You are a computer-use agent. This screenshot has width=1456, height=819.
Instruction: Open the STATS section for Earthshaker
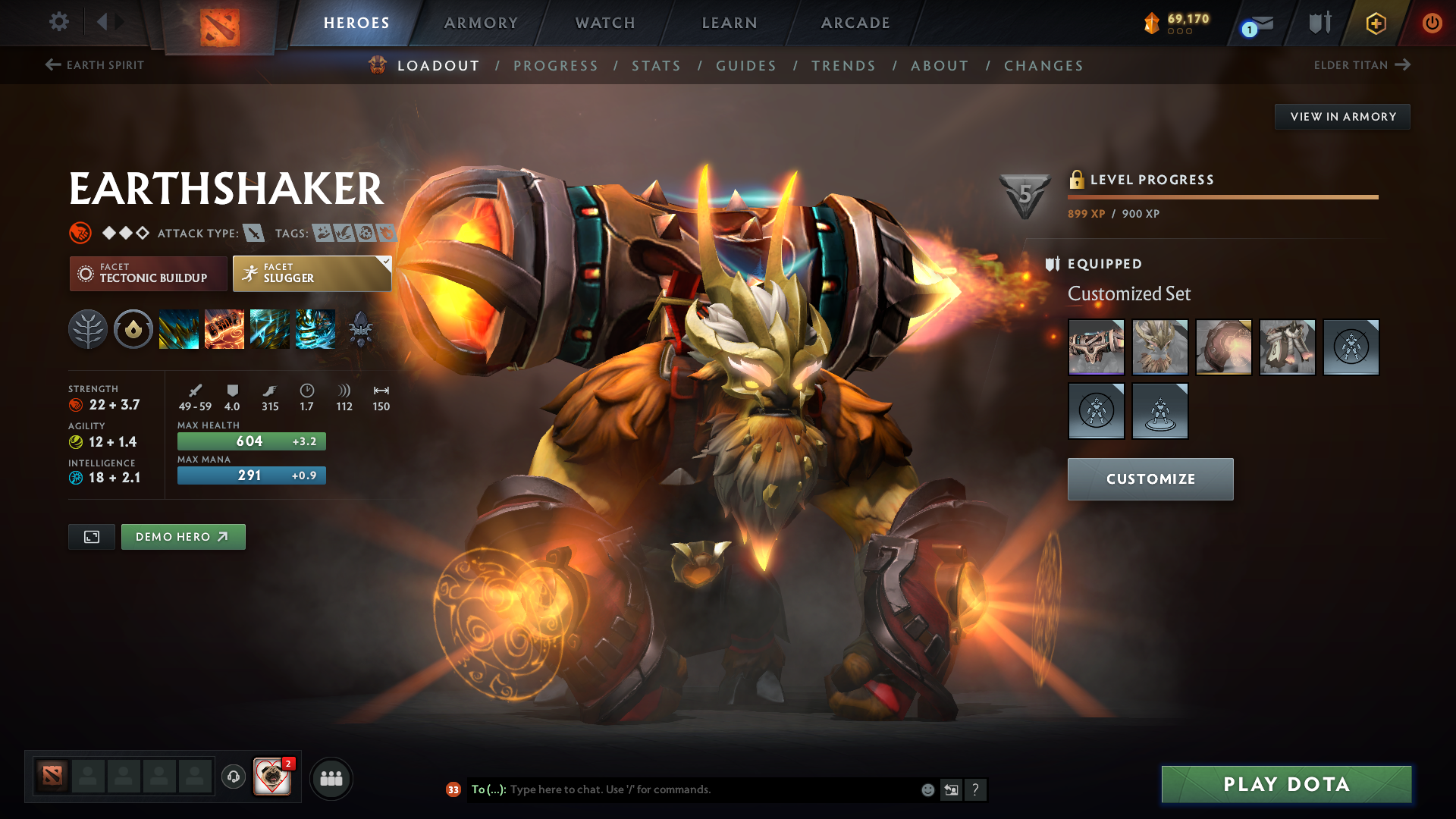(656, 65)
